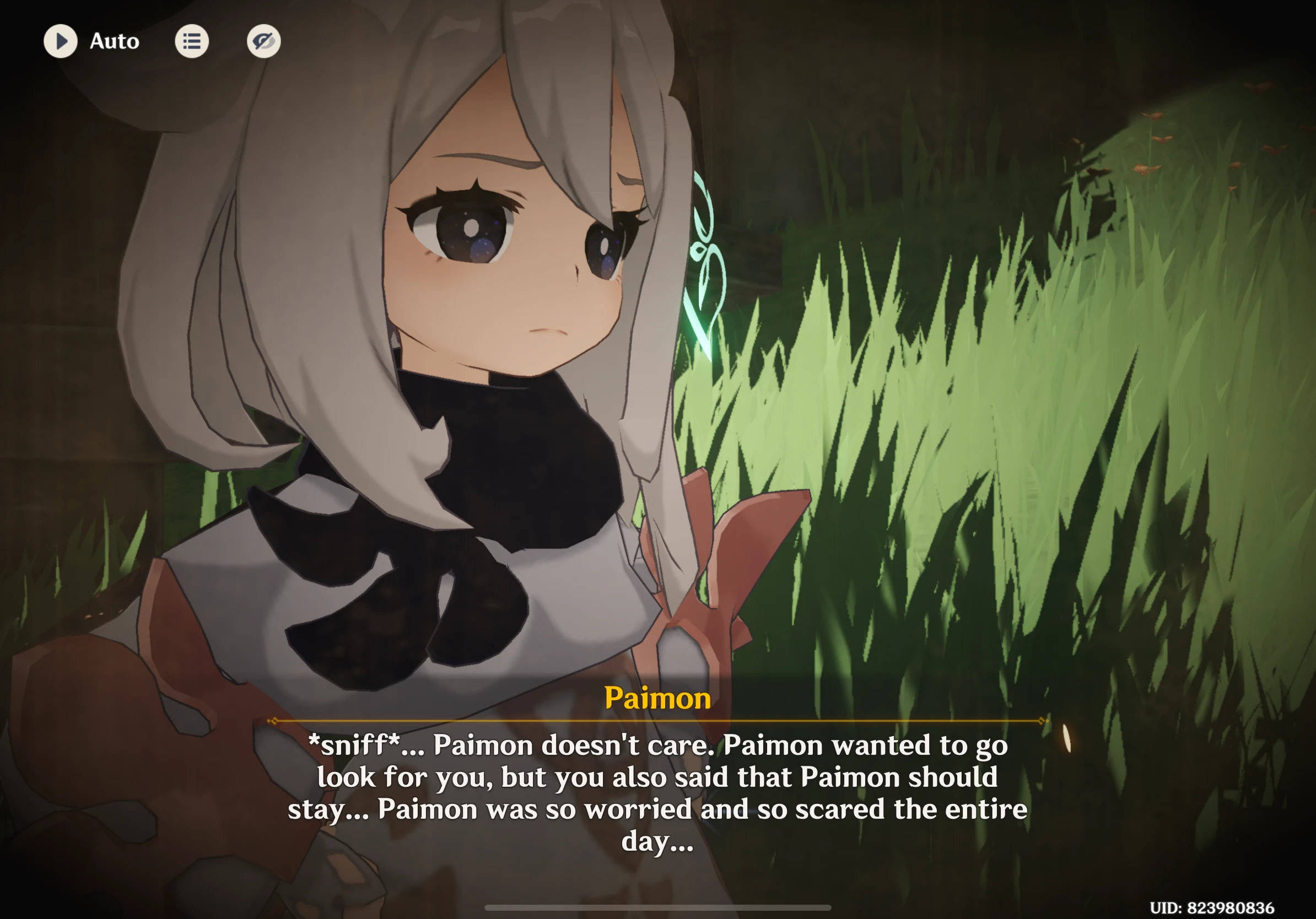
Task: Click the play arrow inside the Auto button
Action: pyautogui.click(x=61, y=41)
